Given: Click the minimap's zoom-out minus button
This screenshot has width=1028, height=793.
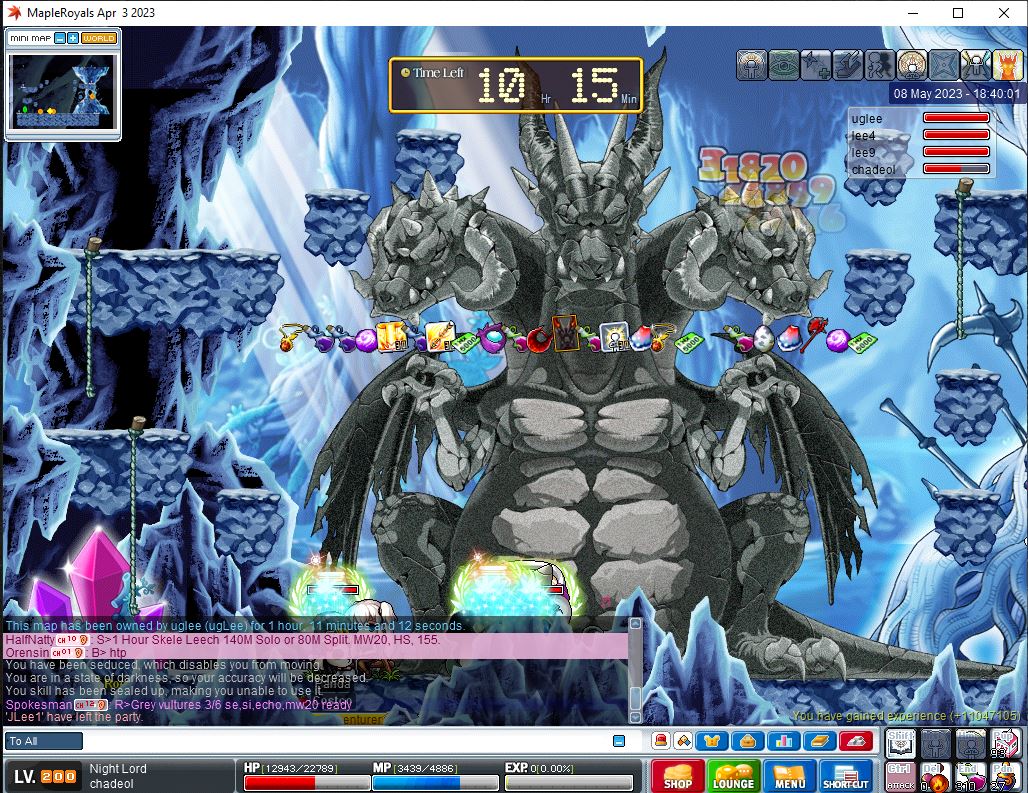Looking at the screenshot, I should click(x=60, y=38).
